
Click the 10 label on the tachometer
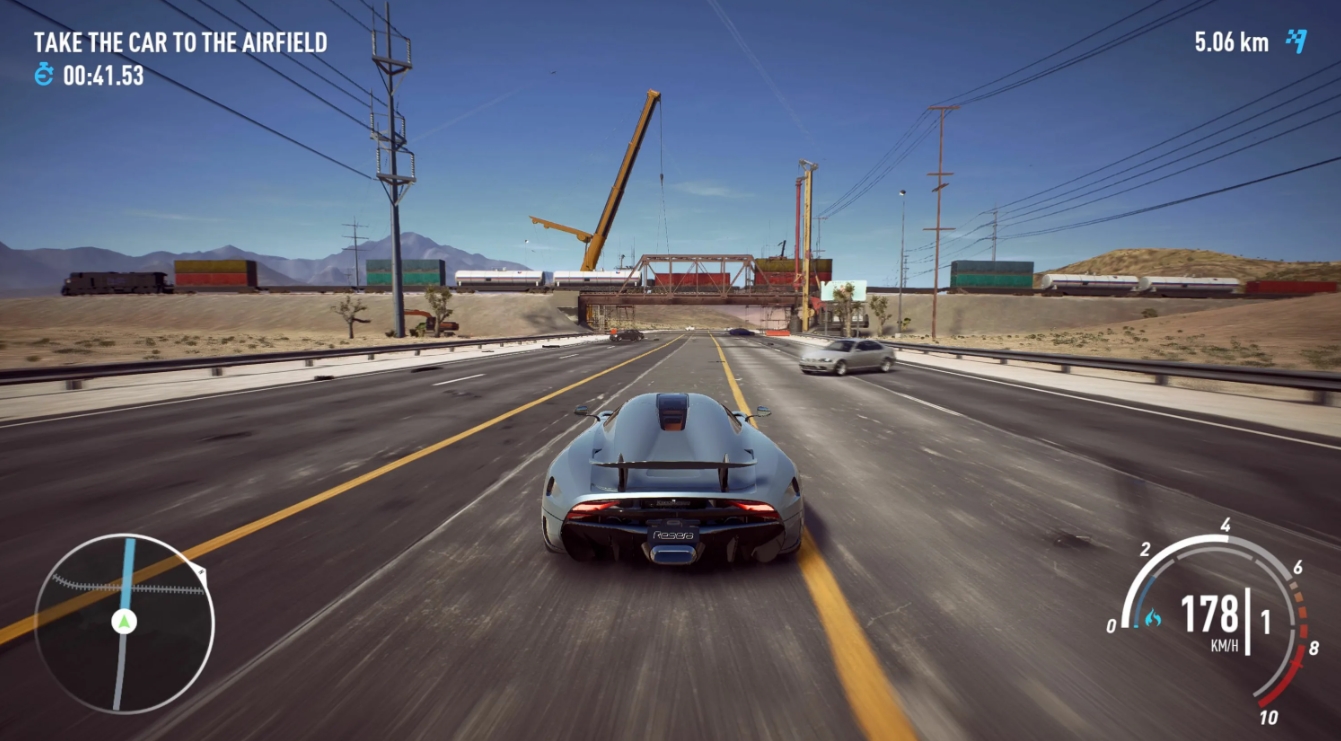tap(1271, 715)
